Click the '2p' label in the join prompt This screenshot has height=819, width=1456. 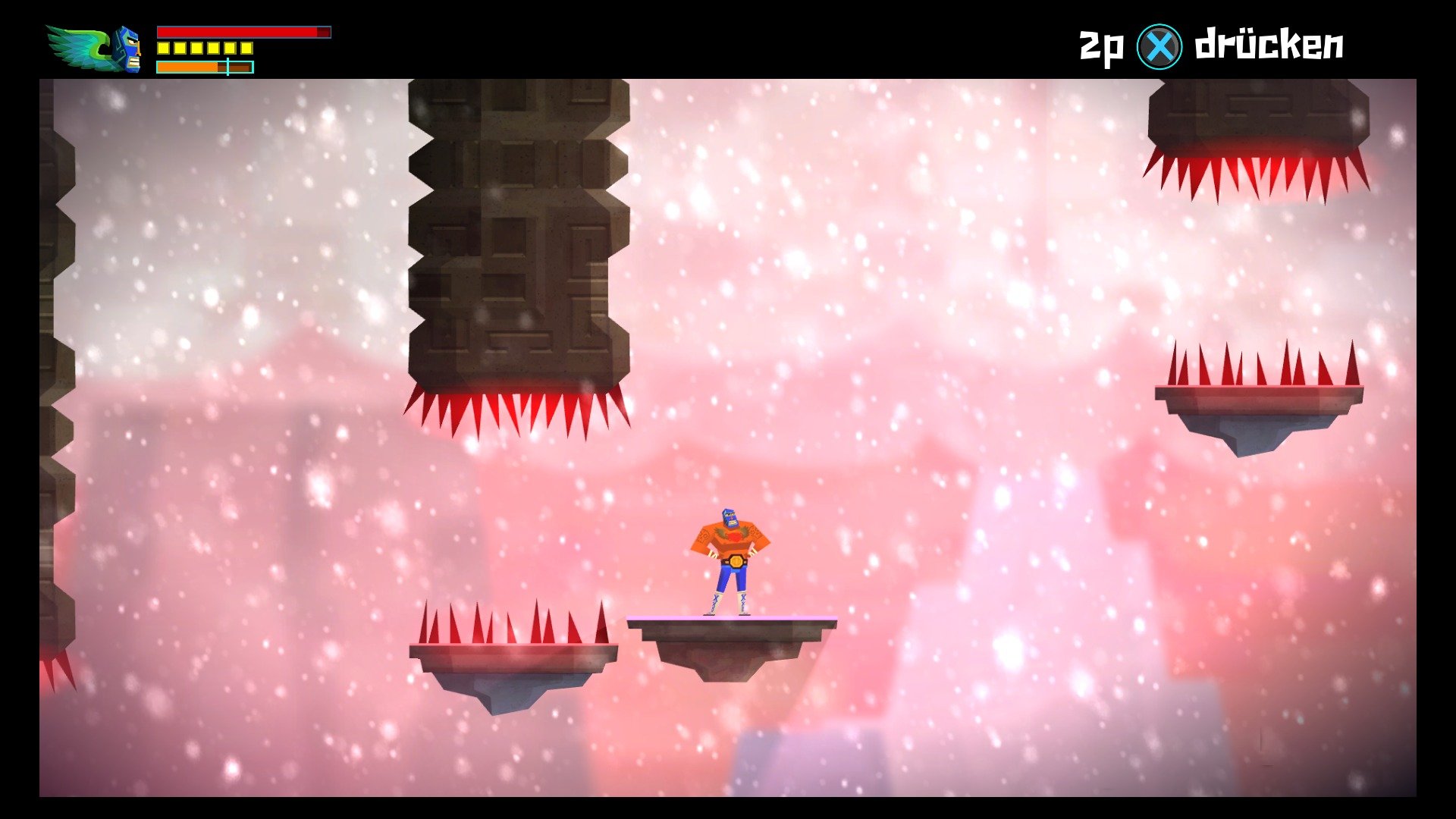1099,43
